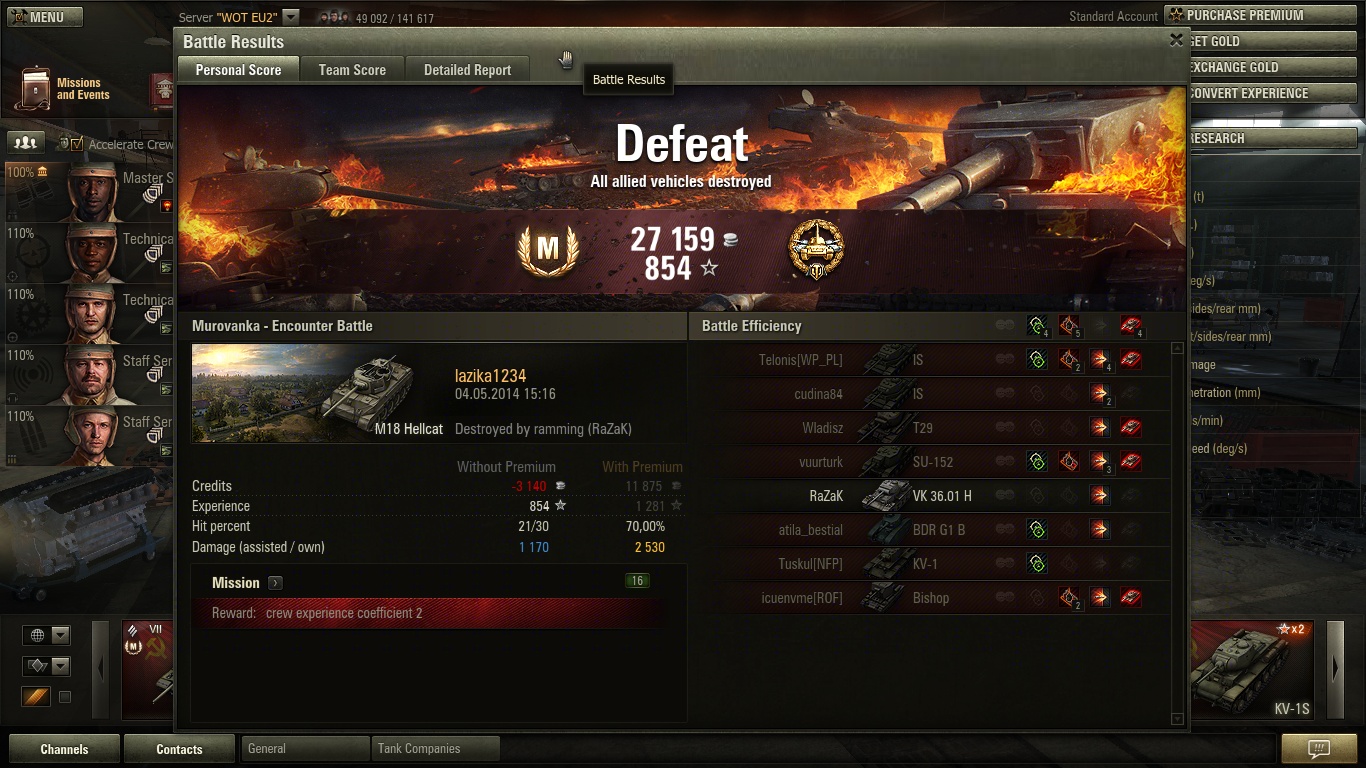Toggle Accelerate Crew training checkbox
This screenshot has width=1366, height=768.
click(77, 144)
